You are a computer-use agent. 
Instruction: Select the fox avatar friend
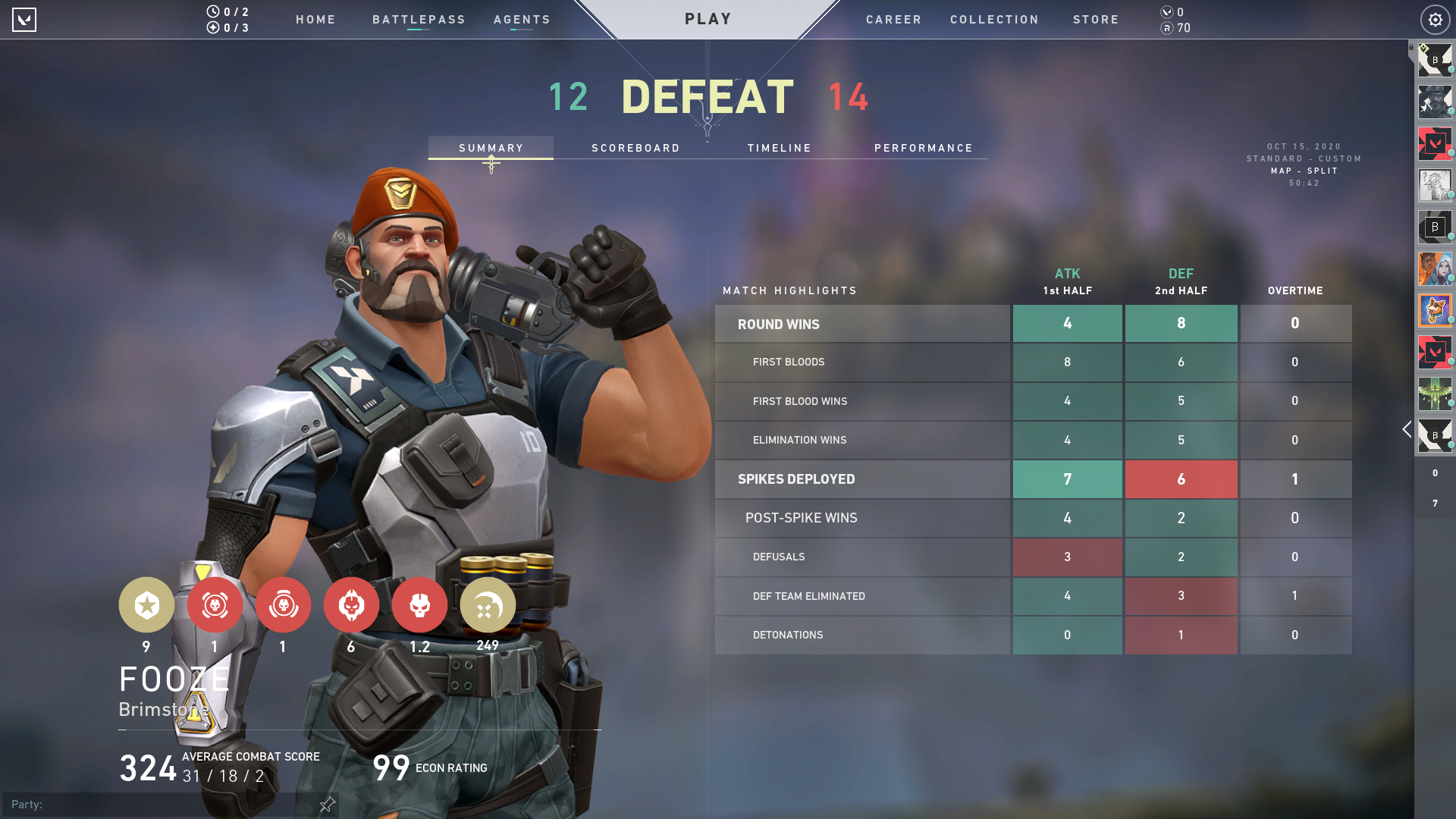[1435, 310]
